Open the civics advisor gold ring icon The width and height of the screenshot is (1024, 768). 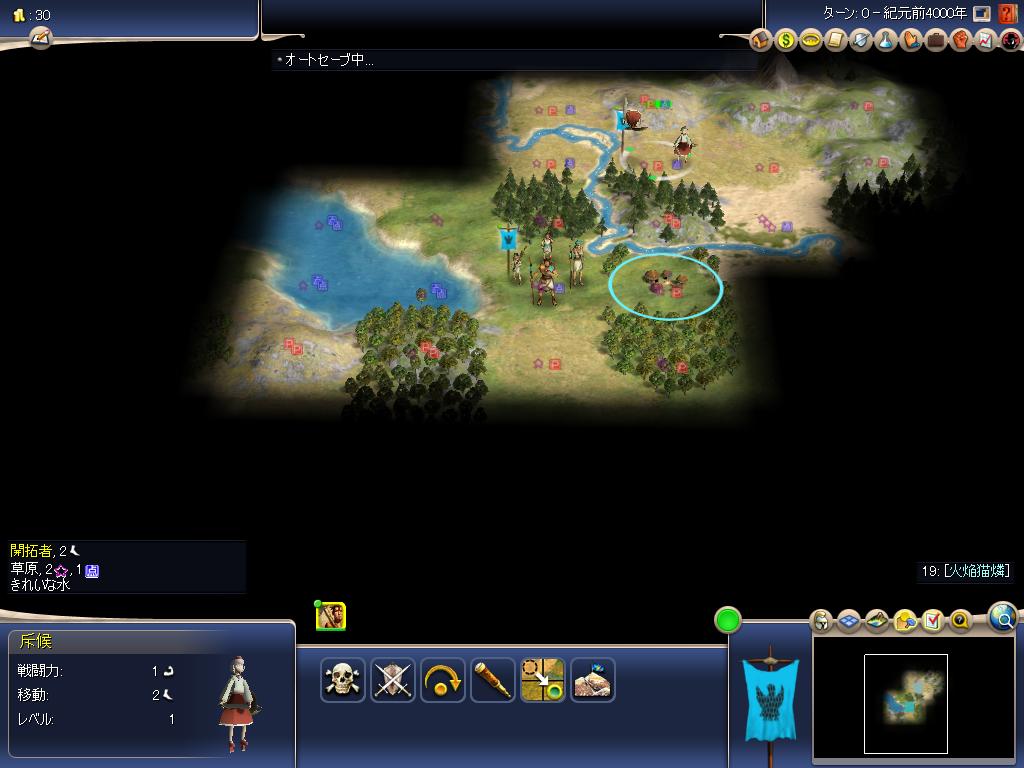(811, 40)
